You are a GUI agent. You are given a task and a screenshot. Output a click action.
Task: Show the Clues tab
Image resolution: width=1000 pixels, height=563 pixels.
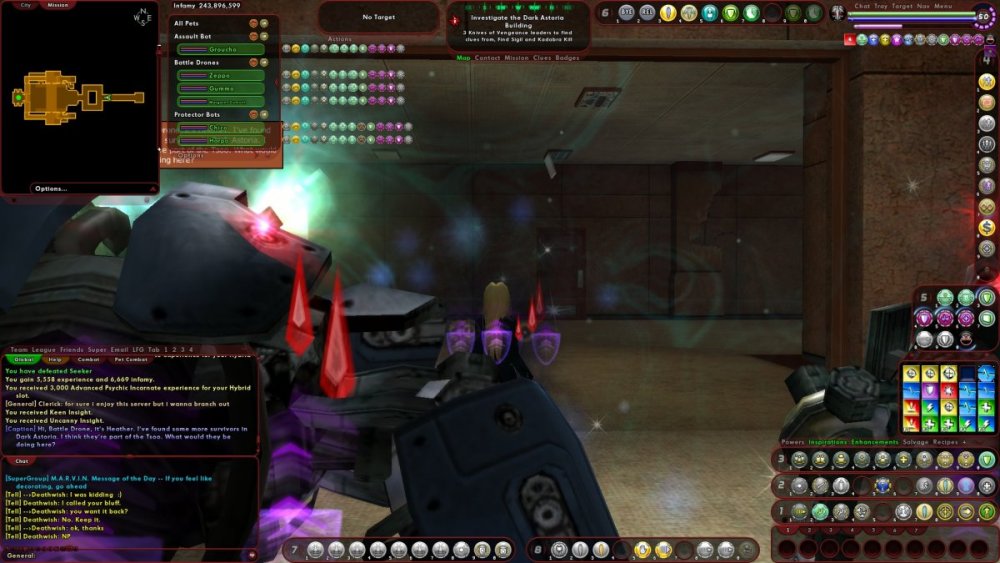(x=542, y=58)
